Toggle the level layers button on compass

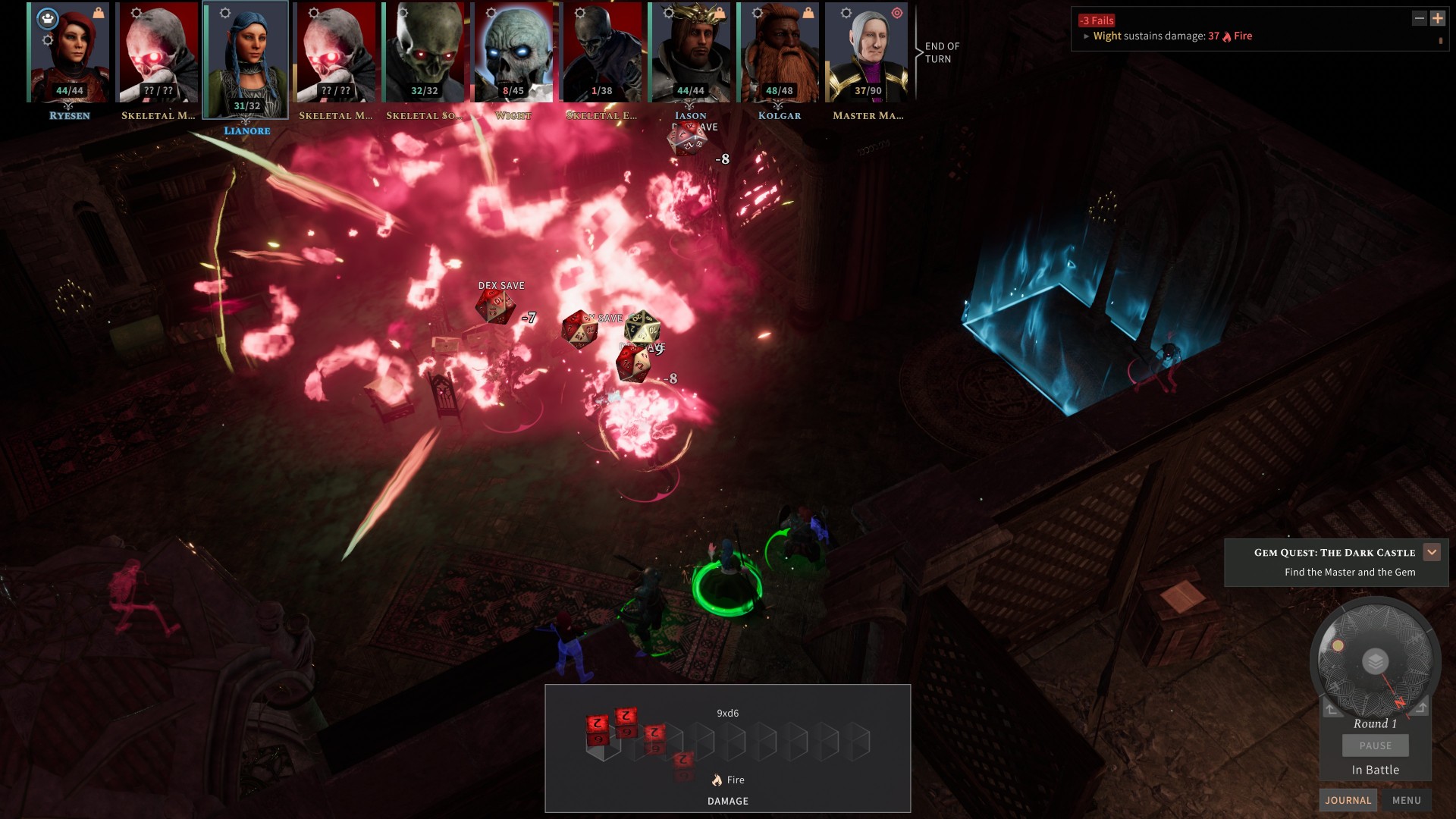click(x=1375, y=661)
